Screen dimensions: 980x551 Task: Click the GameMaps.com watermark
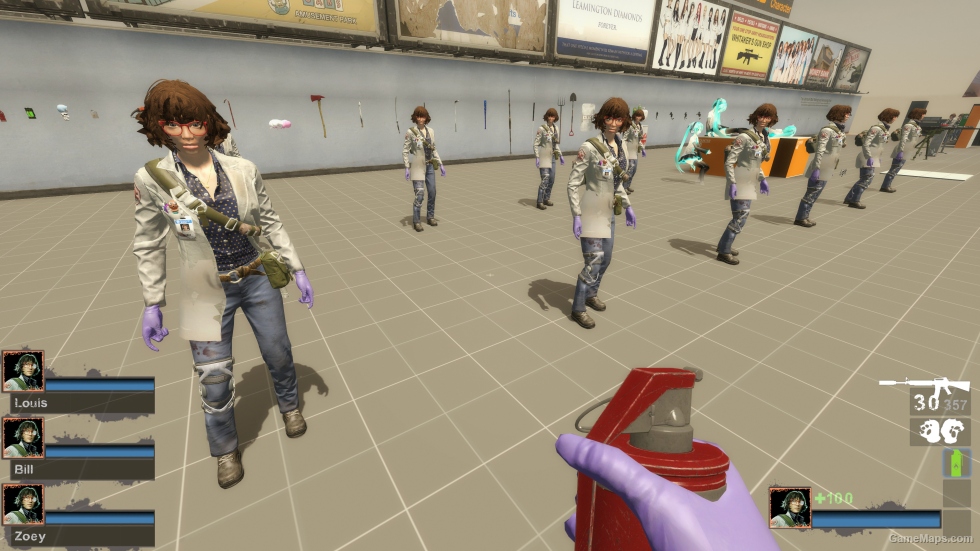click(x=931, y=538)
